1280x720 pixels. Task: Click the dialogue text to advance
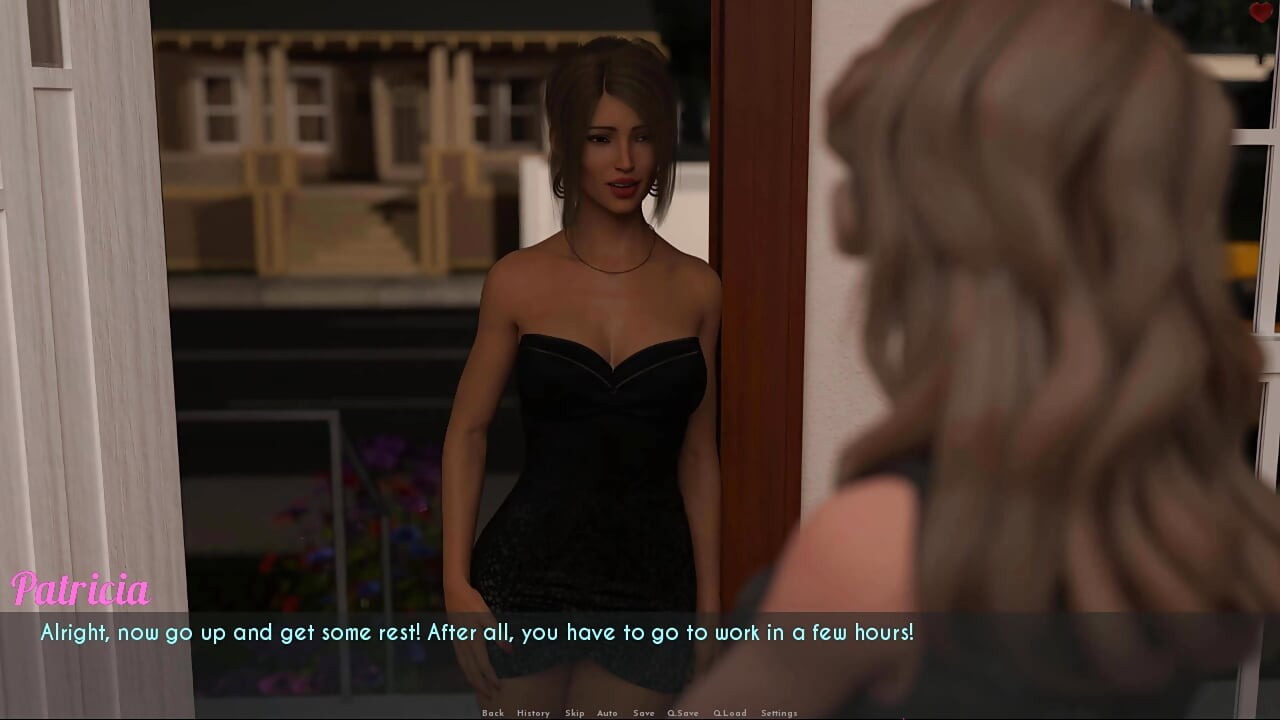[478, 632]
